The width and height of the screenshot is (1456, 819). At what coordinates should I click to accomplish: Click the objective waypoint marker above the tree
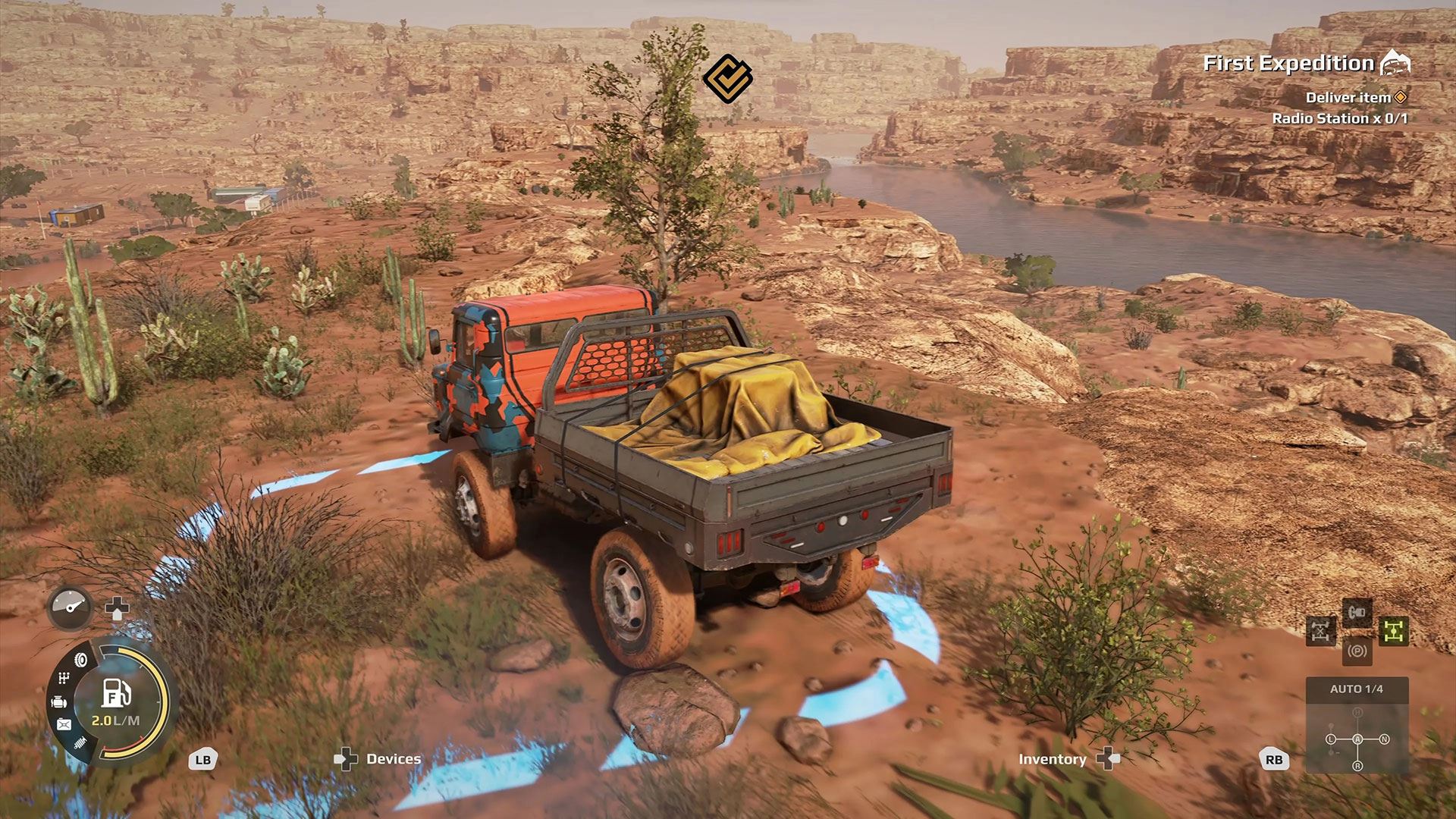pyautogui.click(x=727, y=77)
